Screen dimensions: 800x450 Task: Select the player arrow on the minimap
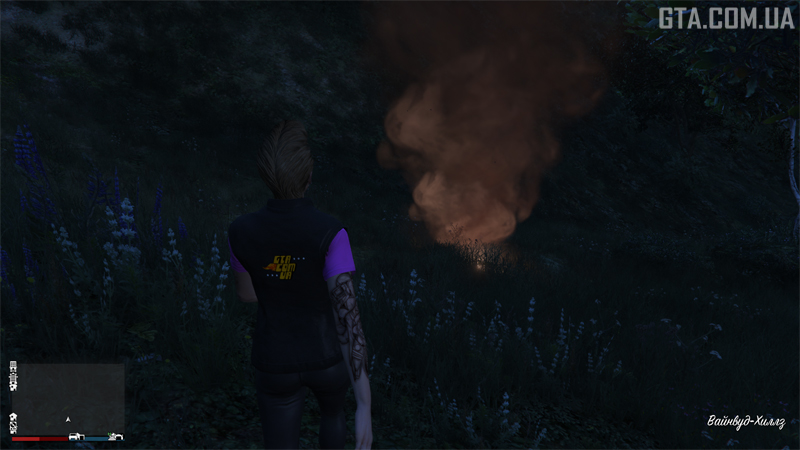click(x=68, y=419)
